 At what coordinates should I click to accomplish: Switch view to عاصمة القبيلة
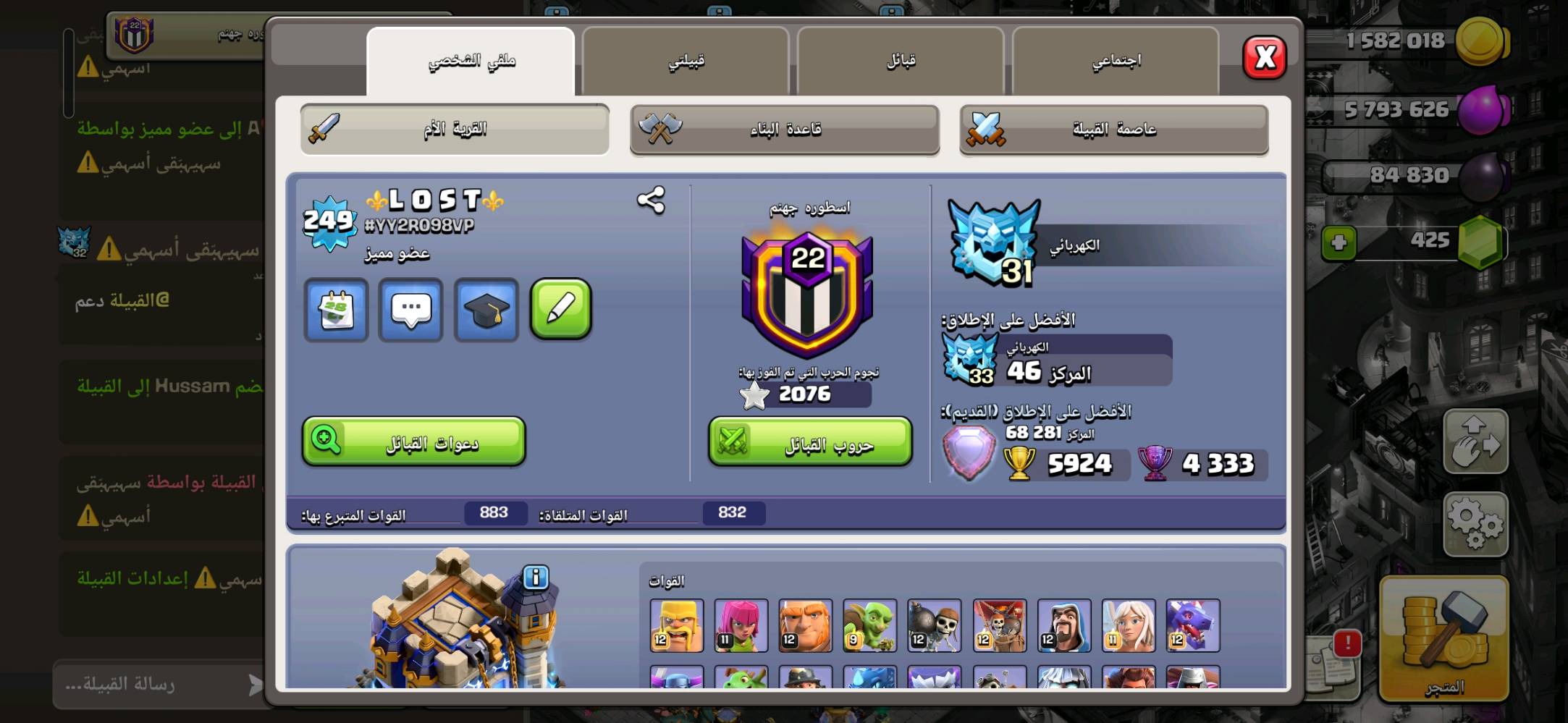(x=1115, y=129)
